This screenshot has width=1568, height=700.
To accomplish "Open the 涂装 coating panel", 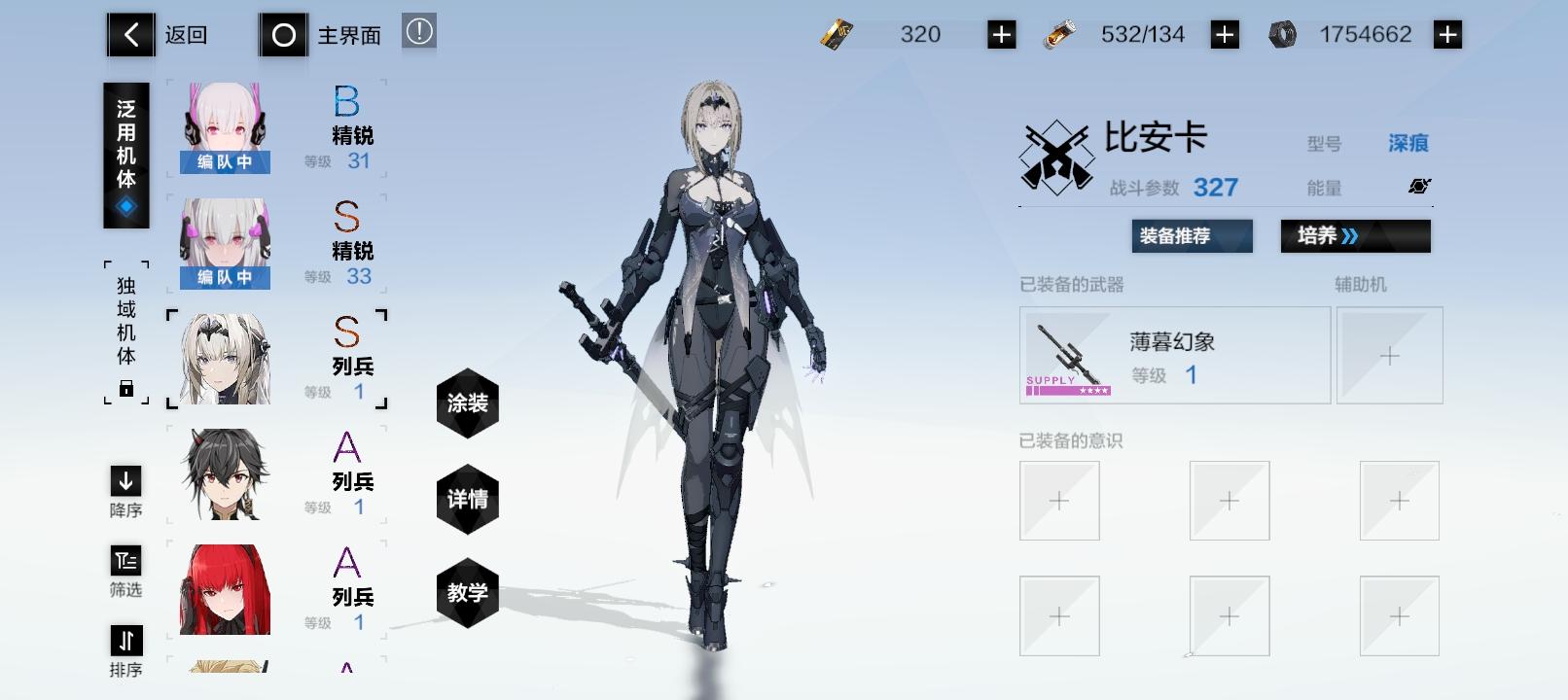I will click(x=468, y=402).
